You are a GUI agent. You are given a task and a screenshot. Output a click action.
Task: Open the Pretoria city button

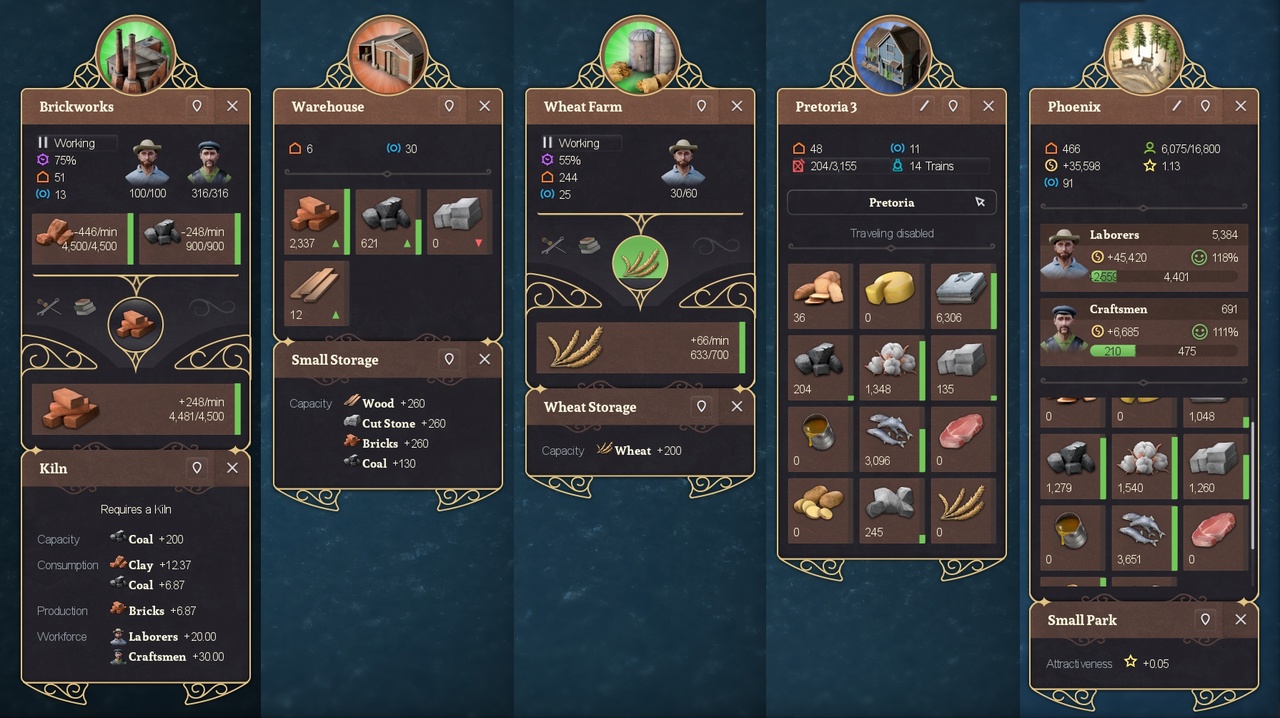[891, 202]
